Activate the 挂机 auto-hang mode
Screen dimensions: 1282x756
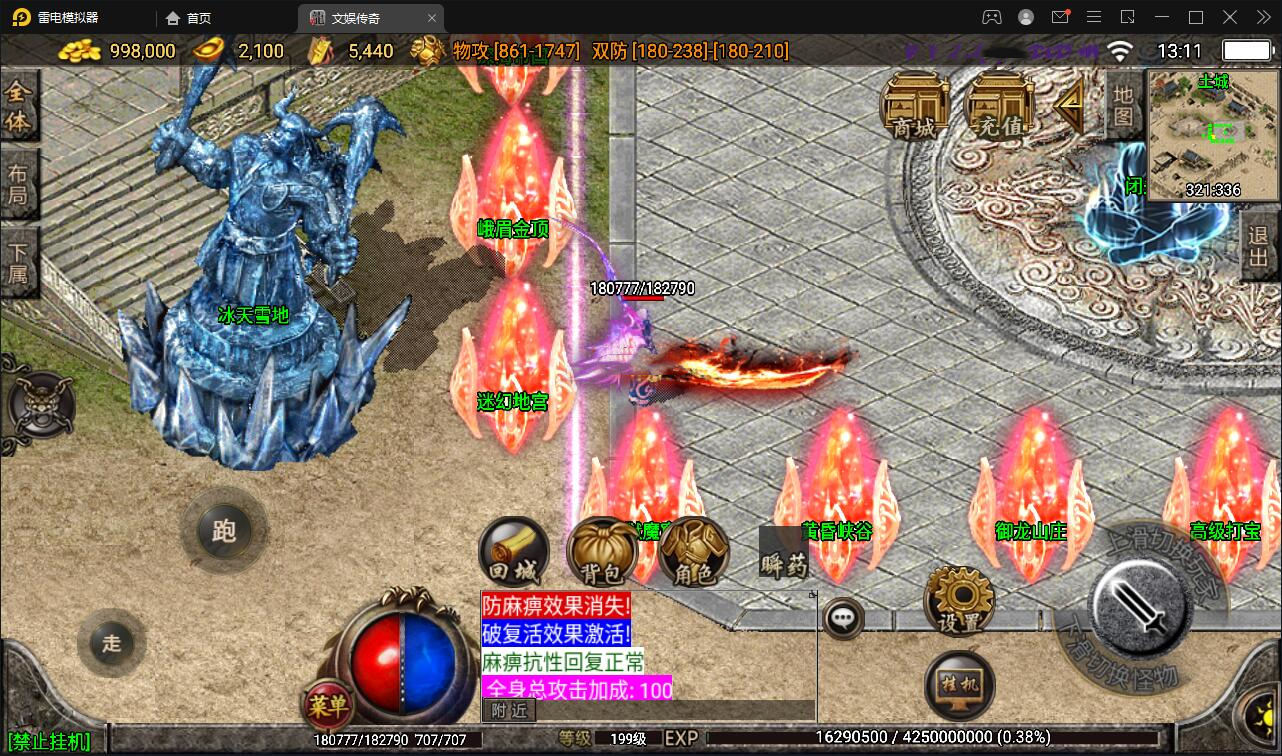tap(957, 684)
